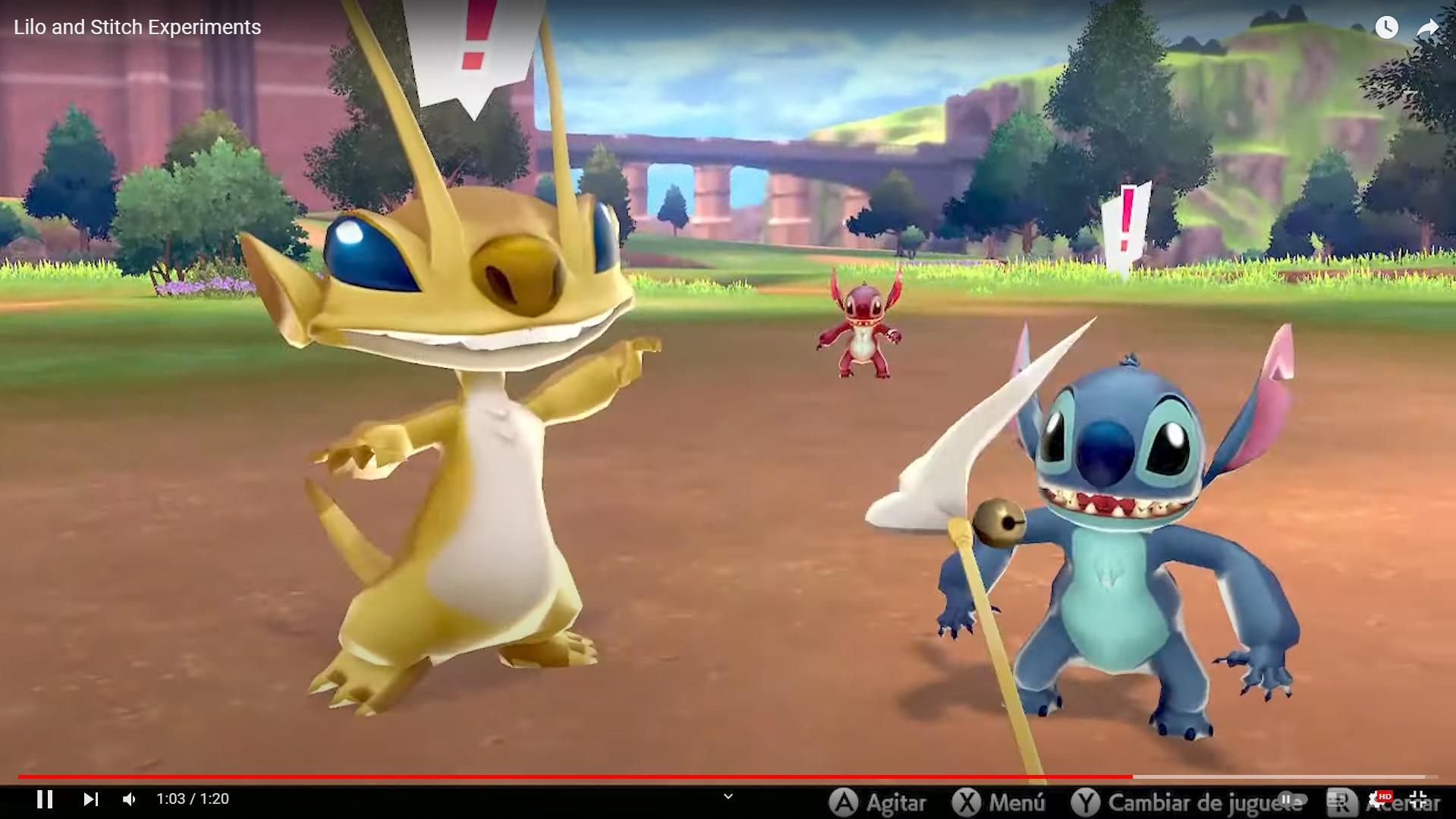The width and height of the screenshot is (1456, 819).
Task: Mute the video volume
Action: pyautogui.click(x=127, y=799)
